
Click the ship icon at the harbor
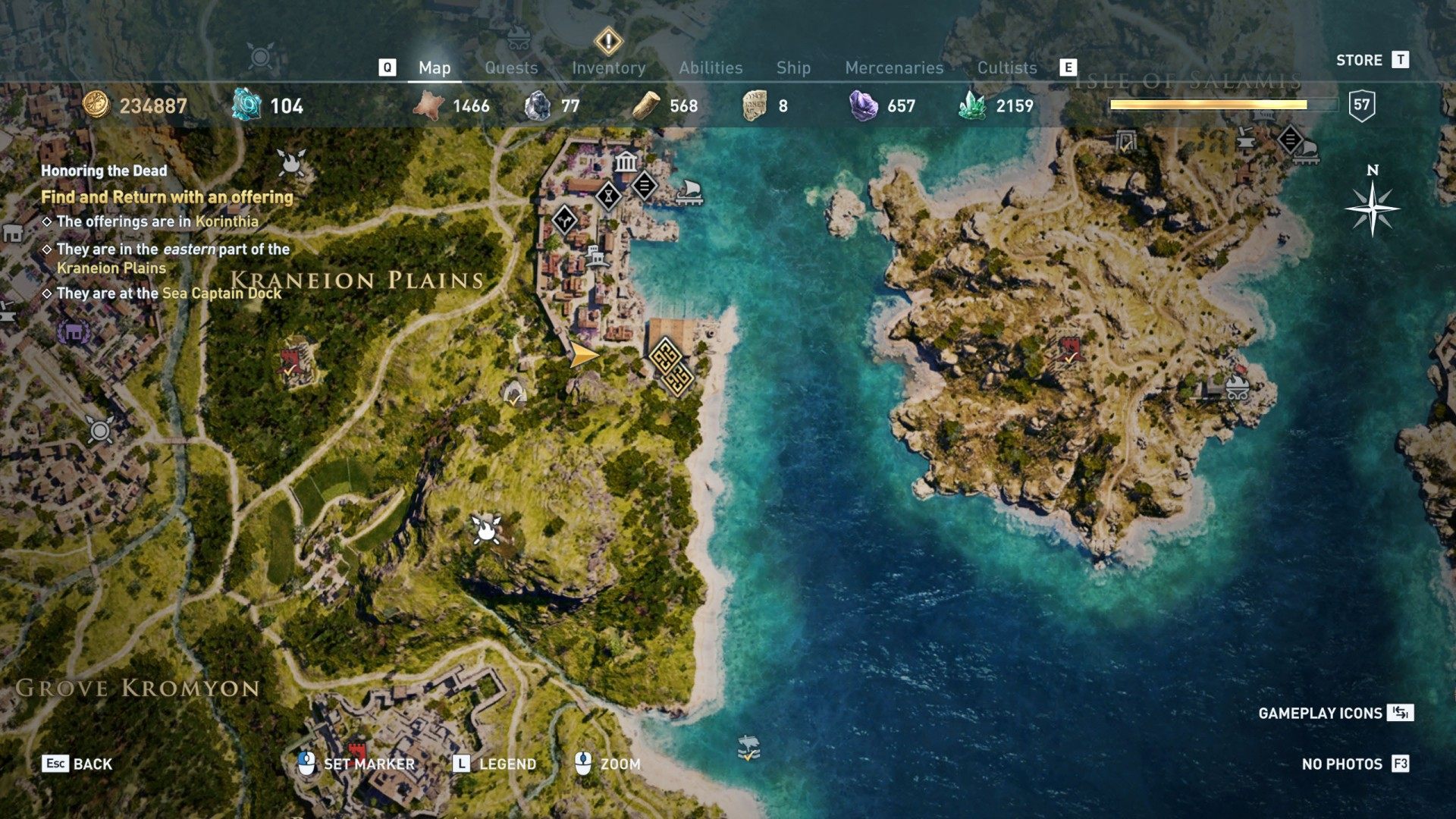688,191
